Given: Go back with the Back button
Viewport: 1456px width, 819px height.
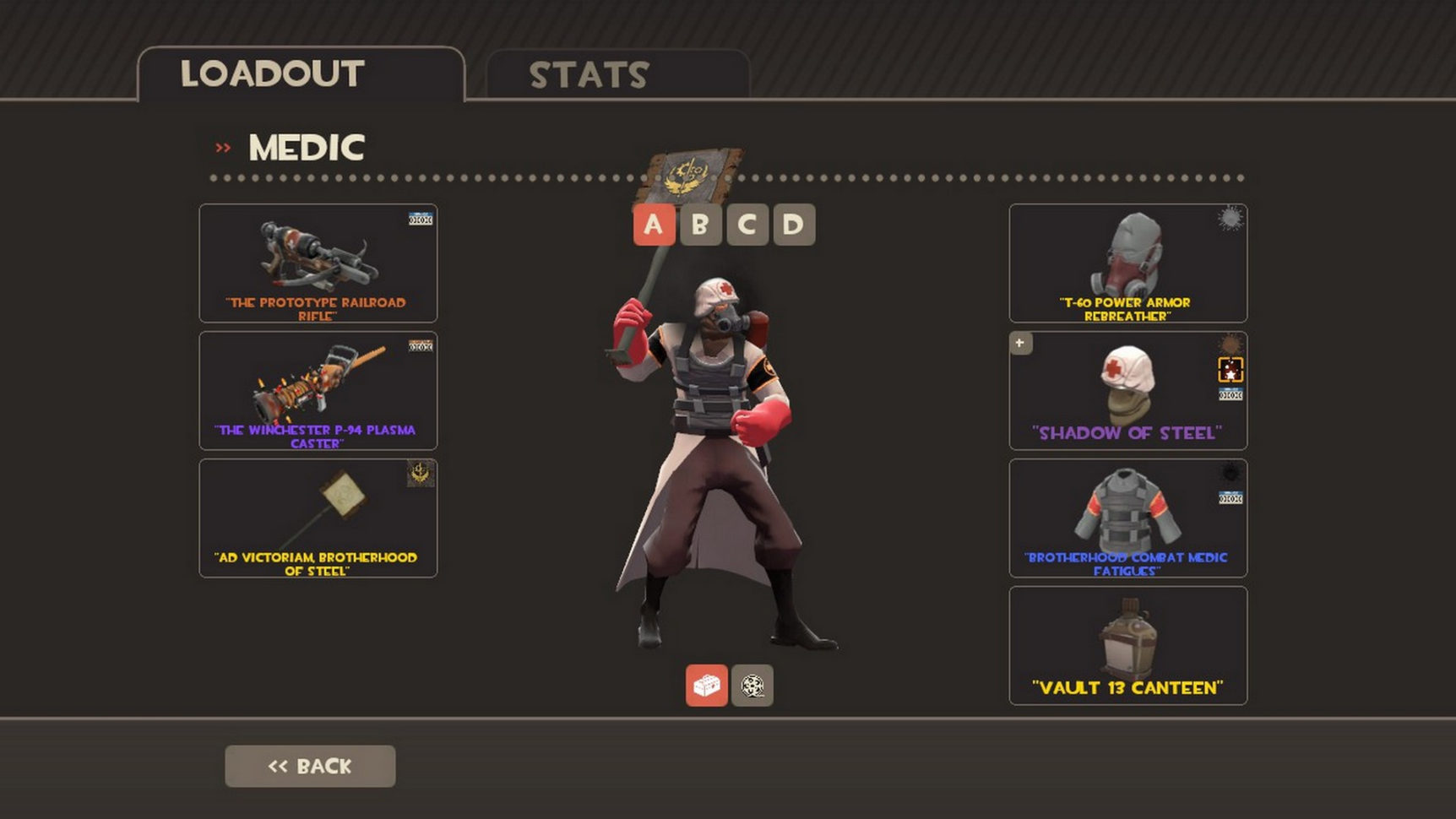Looking at the screenshot, I should tap(310, 766).
